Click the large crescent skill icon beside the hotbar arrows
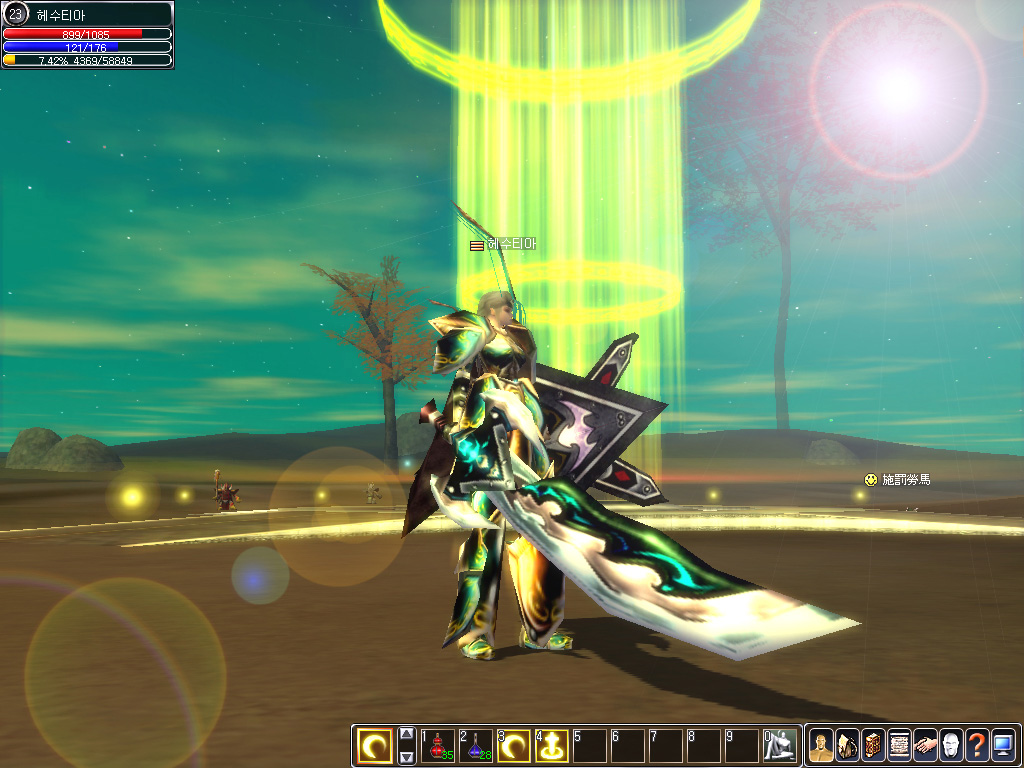This screenshot has height=768, width=1024. (376, 746)
